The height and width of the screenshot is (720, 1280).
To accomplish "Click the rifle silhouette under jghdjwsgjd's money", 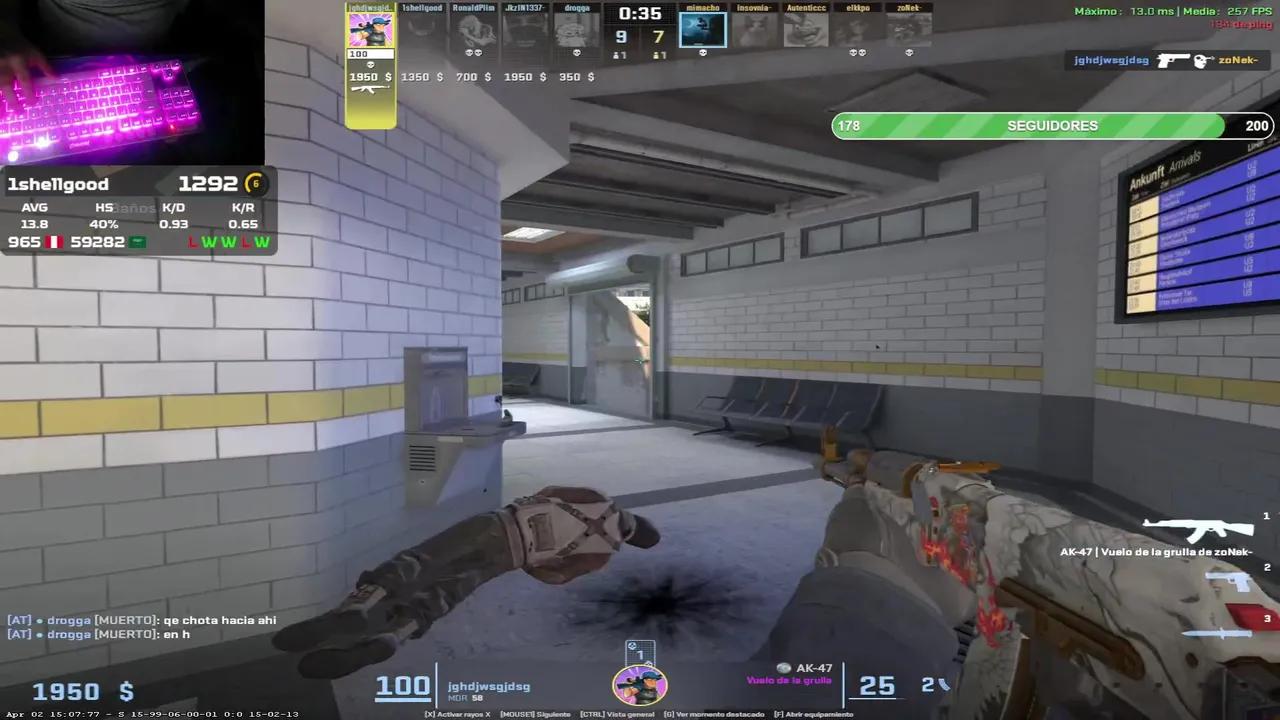I will [370, 89].
